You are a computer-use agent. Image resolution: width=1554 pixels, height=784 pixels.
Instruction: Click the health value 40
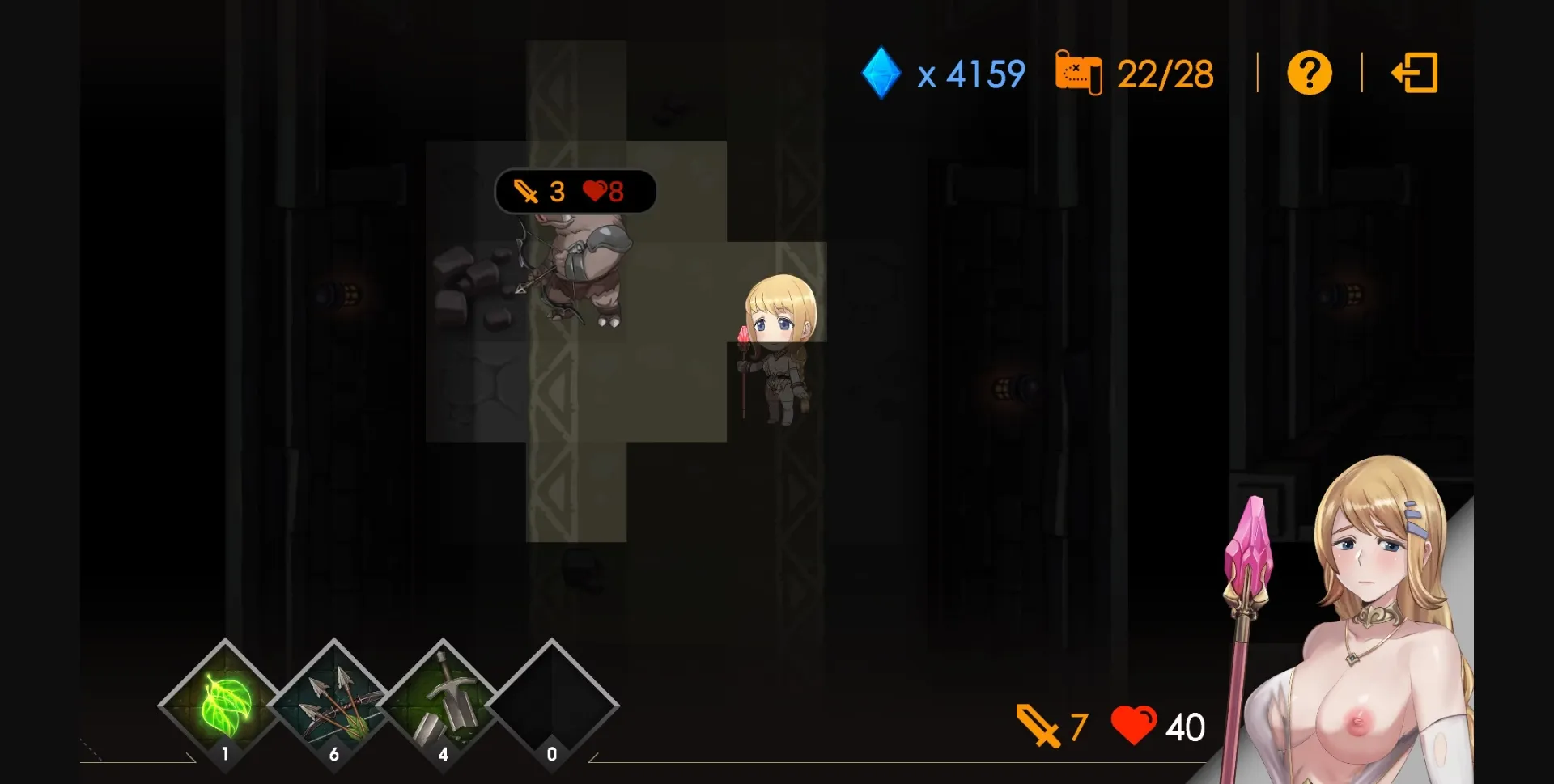coord(1182,726)
